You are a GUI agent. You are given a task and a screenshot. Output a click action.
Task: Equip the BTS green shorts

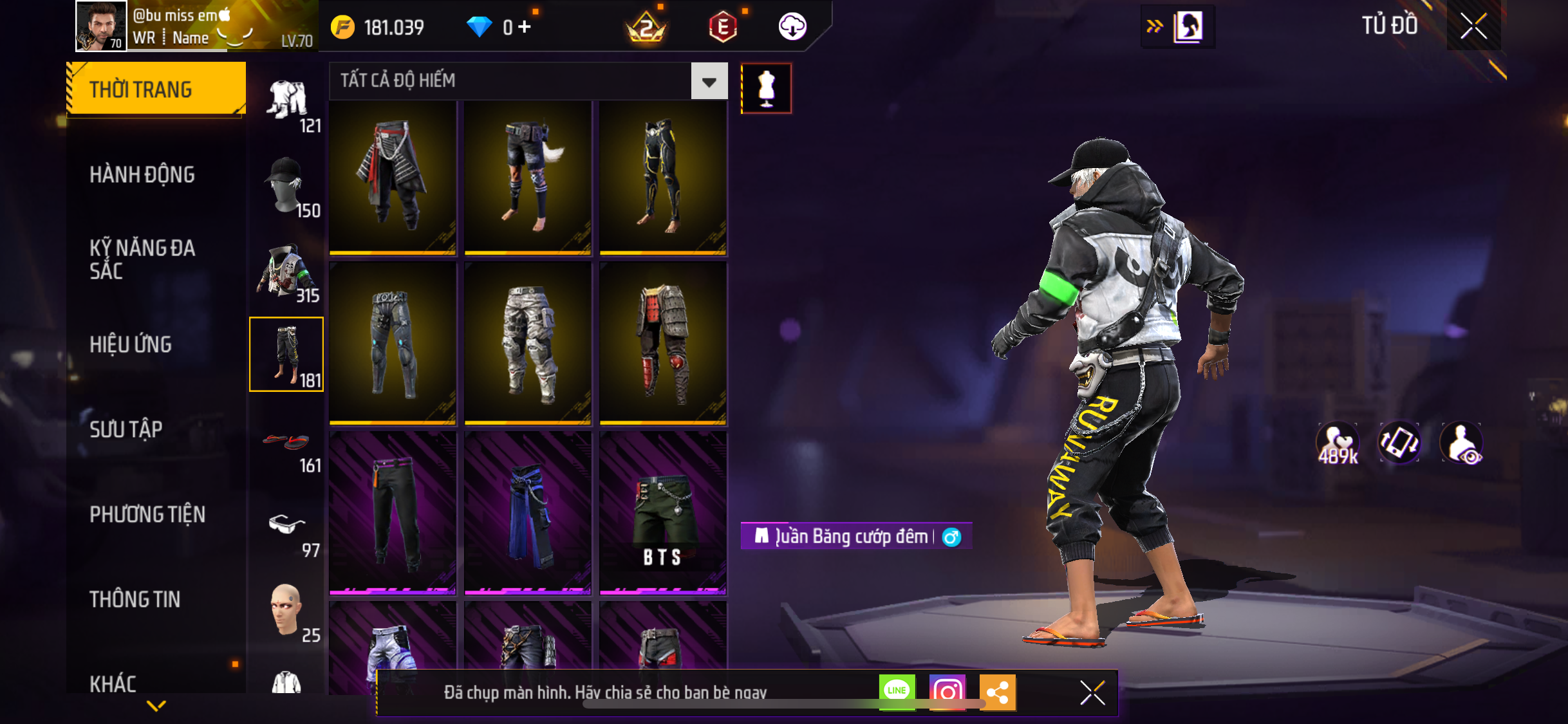tap(663, 514)
